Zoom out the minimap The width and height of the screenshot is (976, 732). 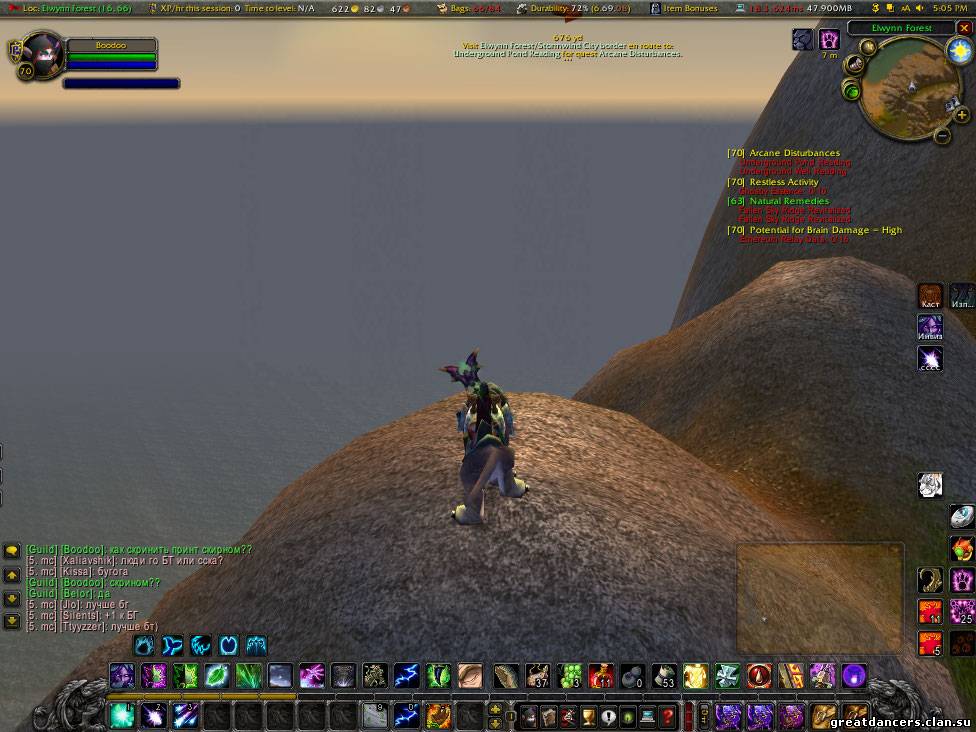[942, 135]
